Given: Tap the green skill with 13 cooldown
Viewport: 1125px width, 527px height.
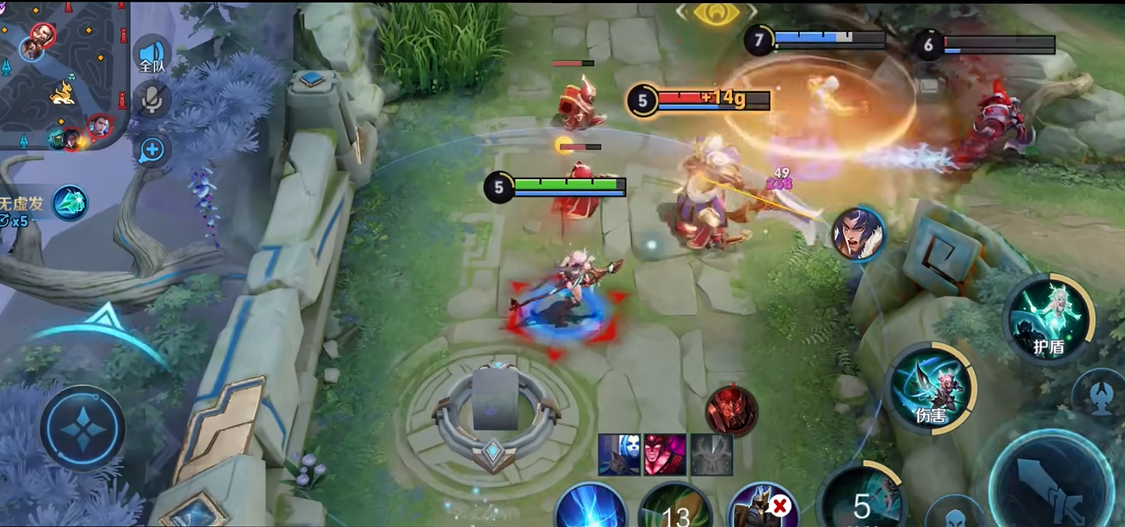Looking at the screenshot, I should 676,509.
